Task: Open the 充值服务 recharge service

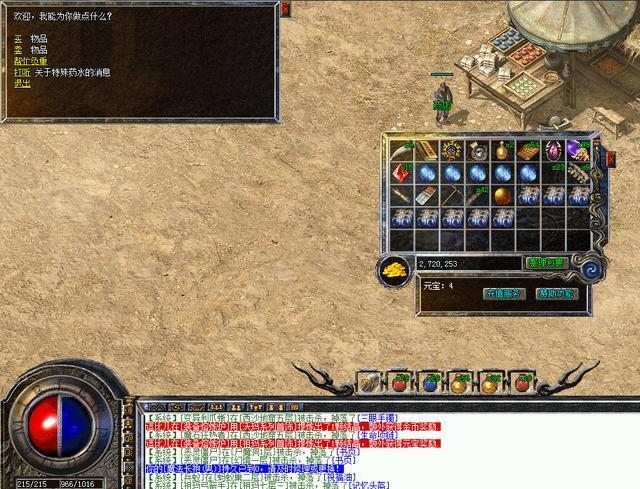Action: (x=503, y=294)
